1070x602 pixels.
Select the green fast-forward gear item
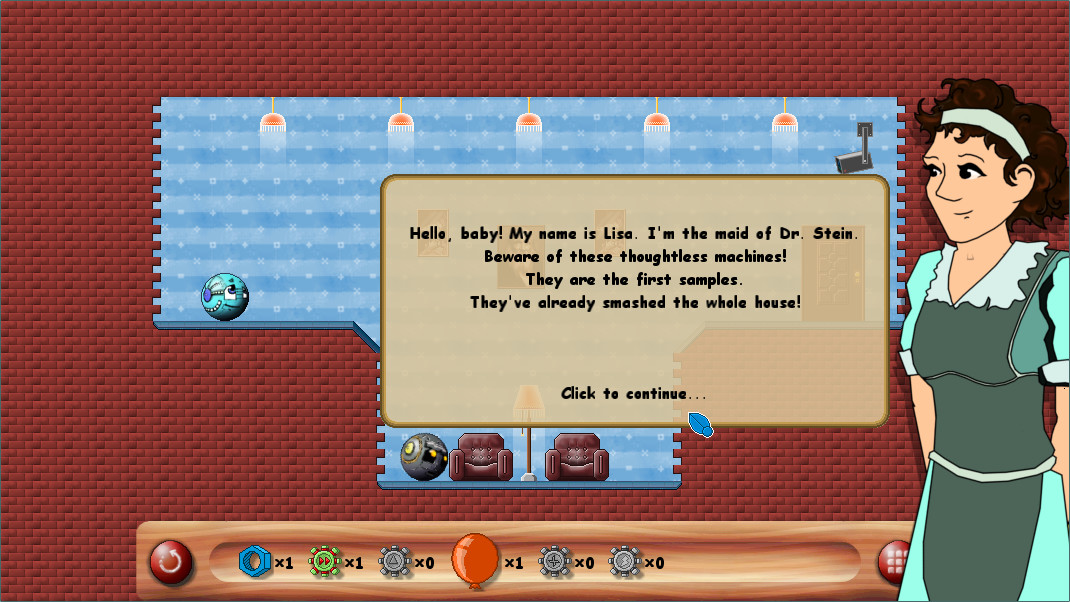pos(325,562)
